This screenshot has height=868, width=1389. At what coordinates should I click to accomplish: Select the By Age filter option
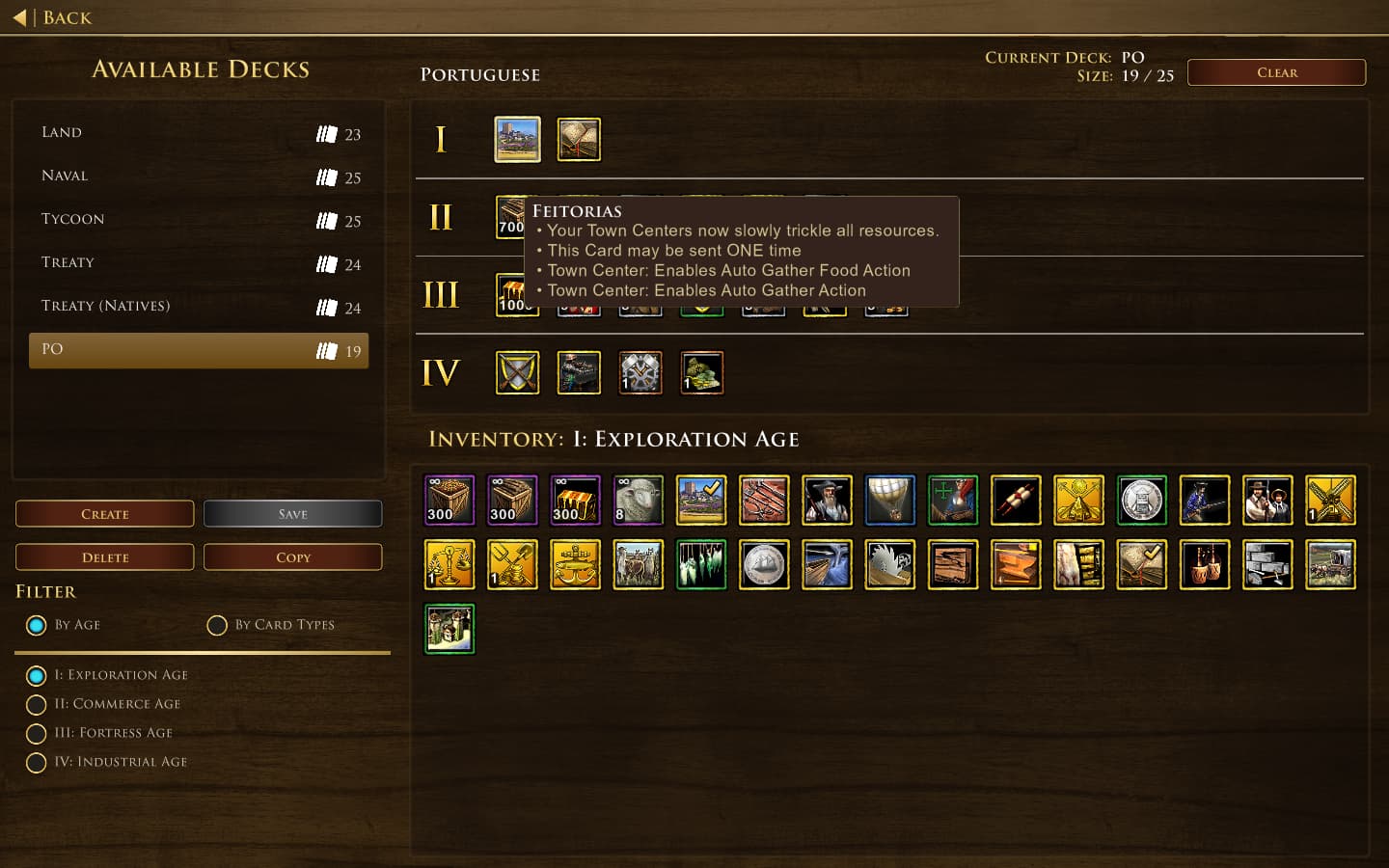(x=37, y=625)
